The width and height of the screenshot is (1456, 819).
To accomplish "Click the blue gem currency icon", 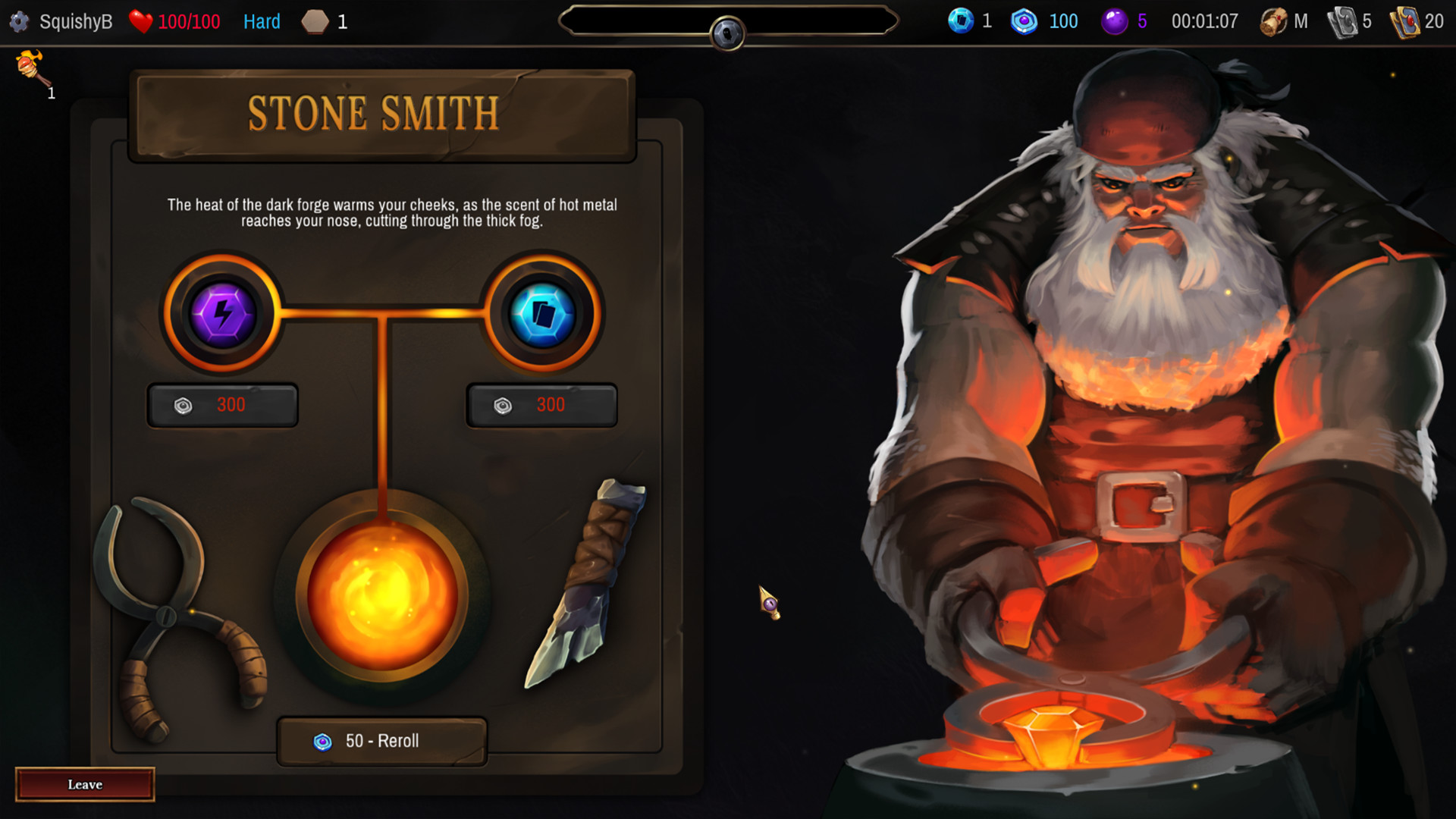I will tap(962, 21).
